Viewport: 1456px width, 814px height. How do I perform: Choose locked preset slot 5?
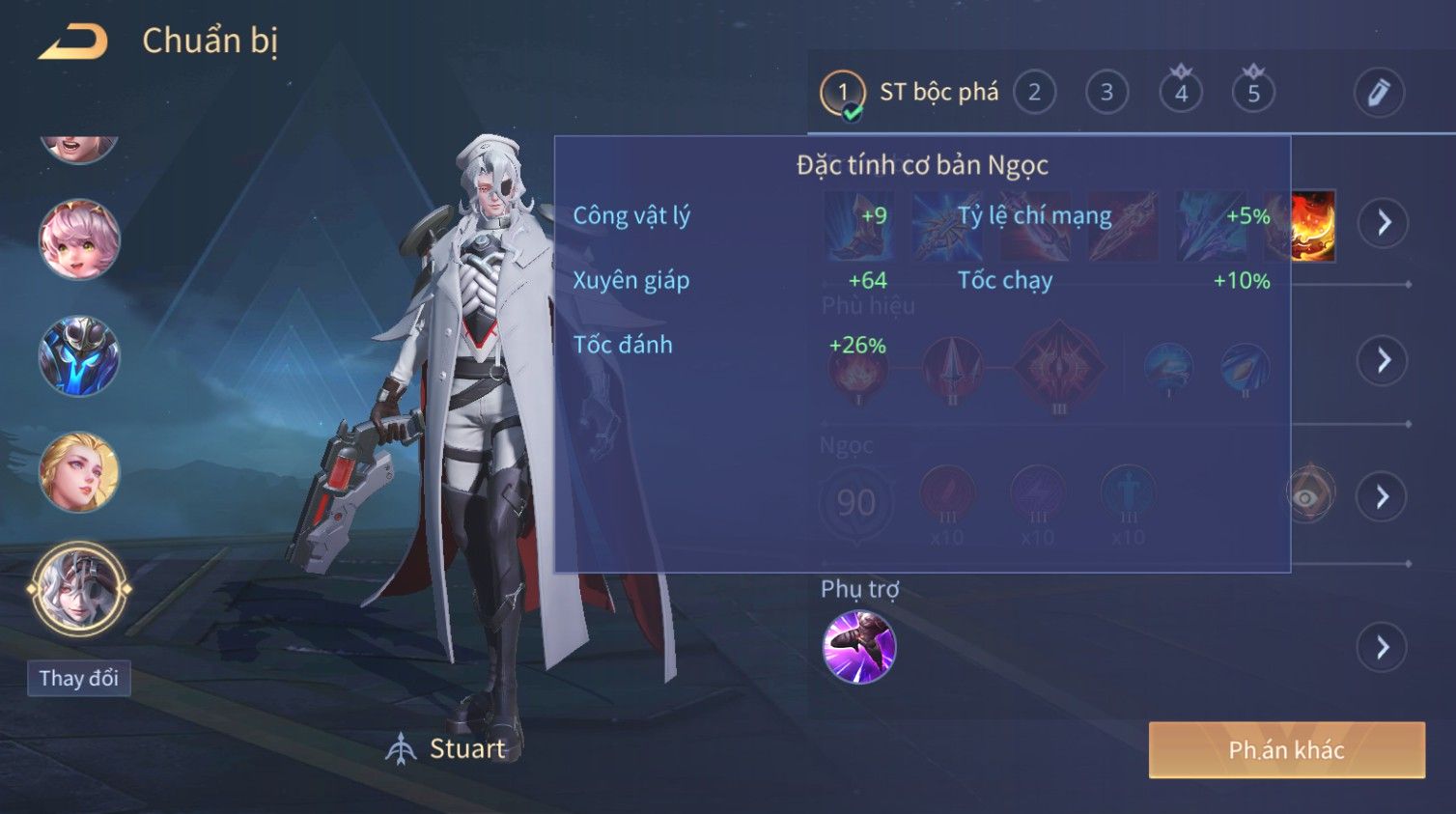click(x=1253, y=93)
